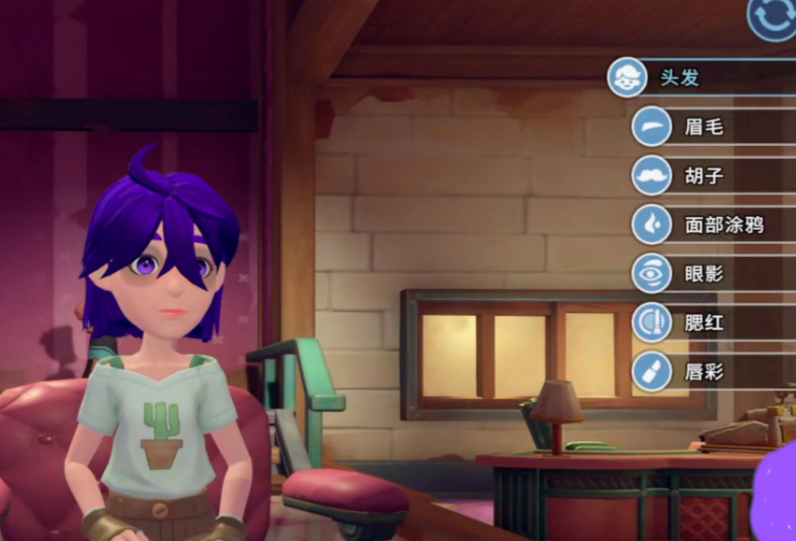
Task: Select the 眉毛 eyebrows option
Action: (703, 127)
